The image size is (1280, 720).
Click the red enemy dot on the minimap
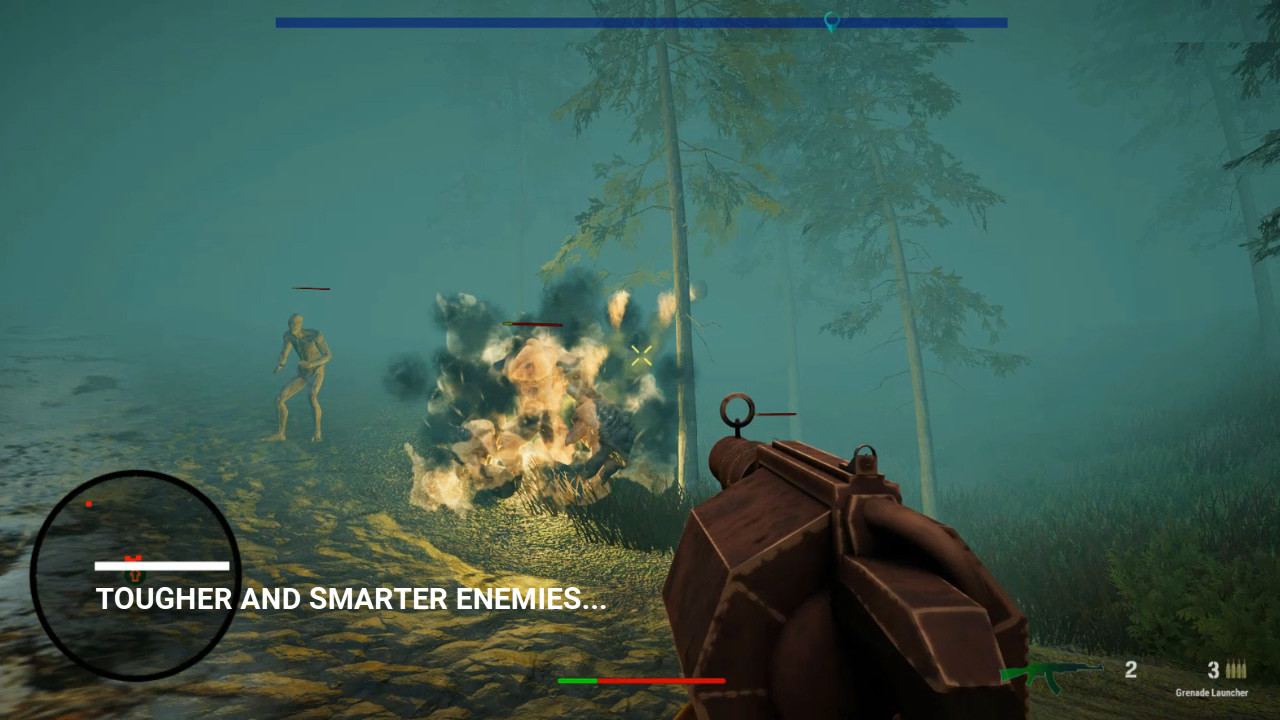coord(88,503)
